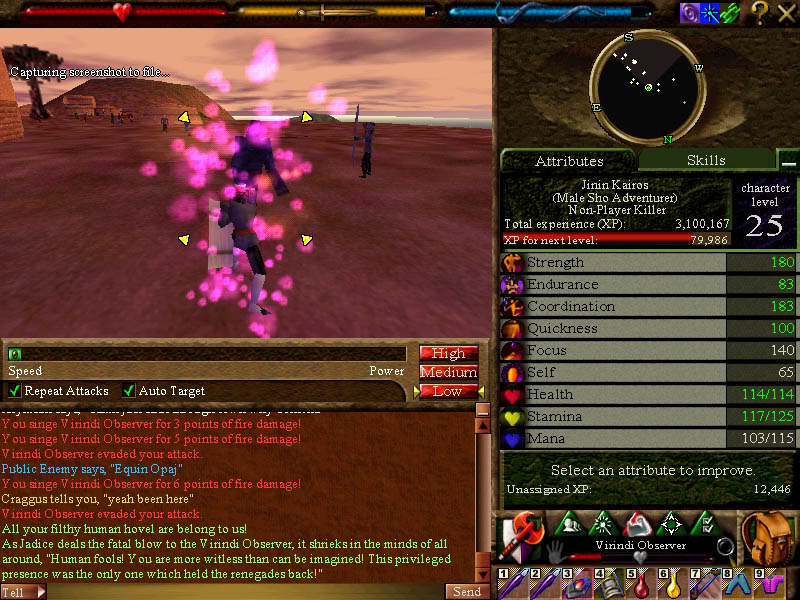Open the question mark help button
This screenshot has height=600, width=800.
coord(760,13)
